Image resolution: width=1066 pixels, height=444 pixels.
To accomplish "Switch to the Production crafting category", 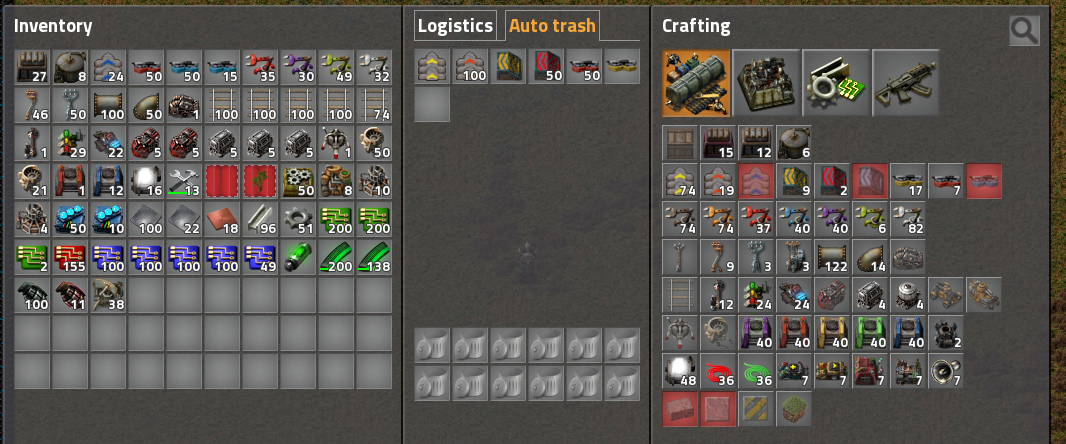I will coord(766,84).
